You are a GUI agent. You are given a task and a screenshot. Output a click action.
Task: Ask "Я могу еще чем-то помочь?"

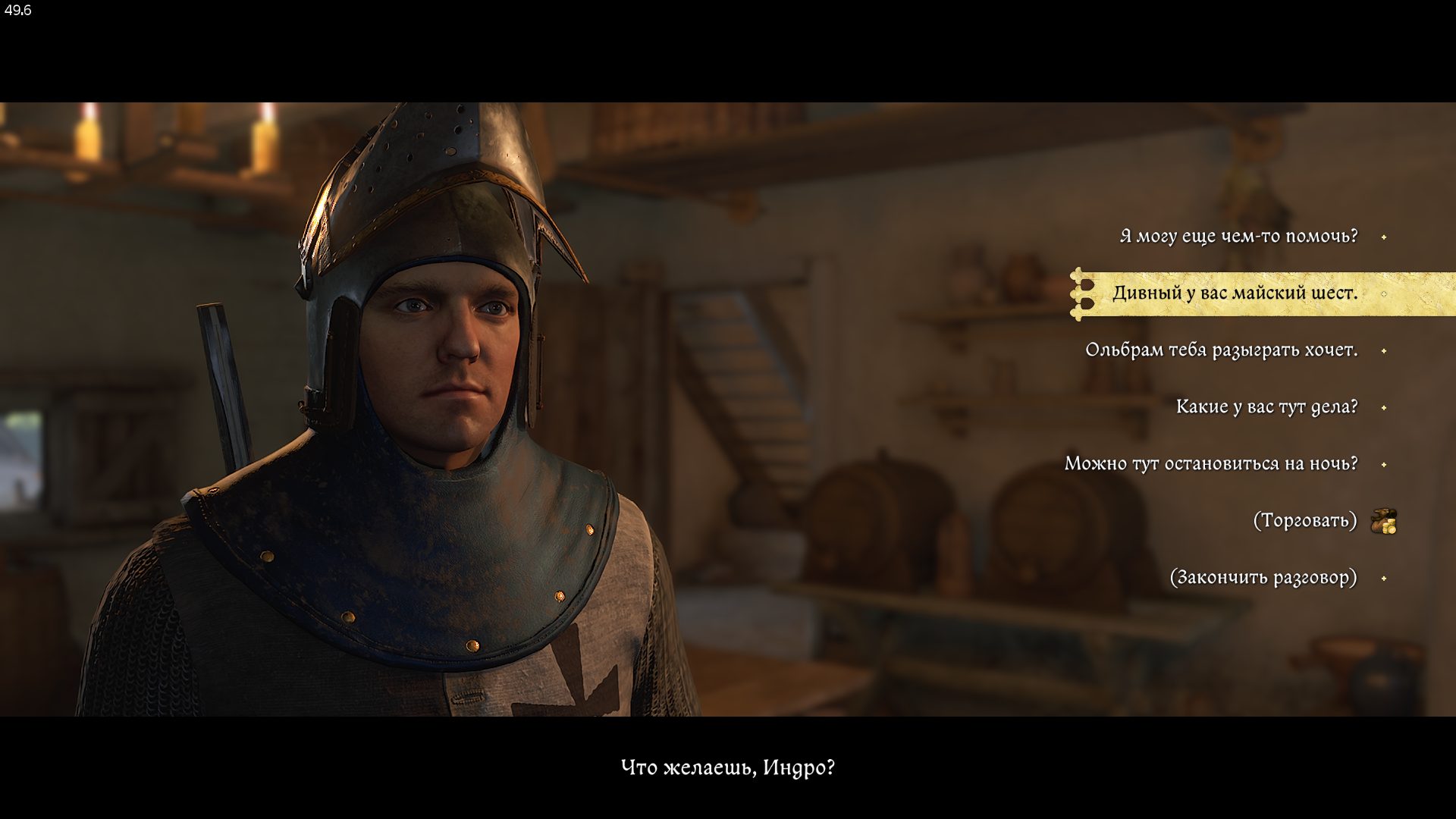tap(1238, 237)
